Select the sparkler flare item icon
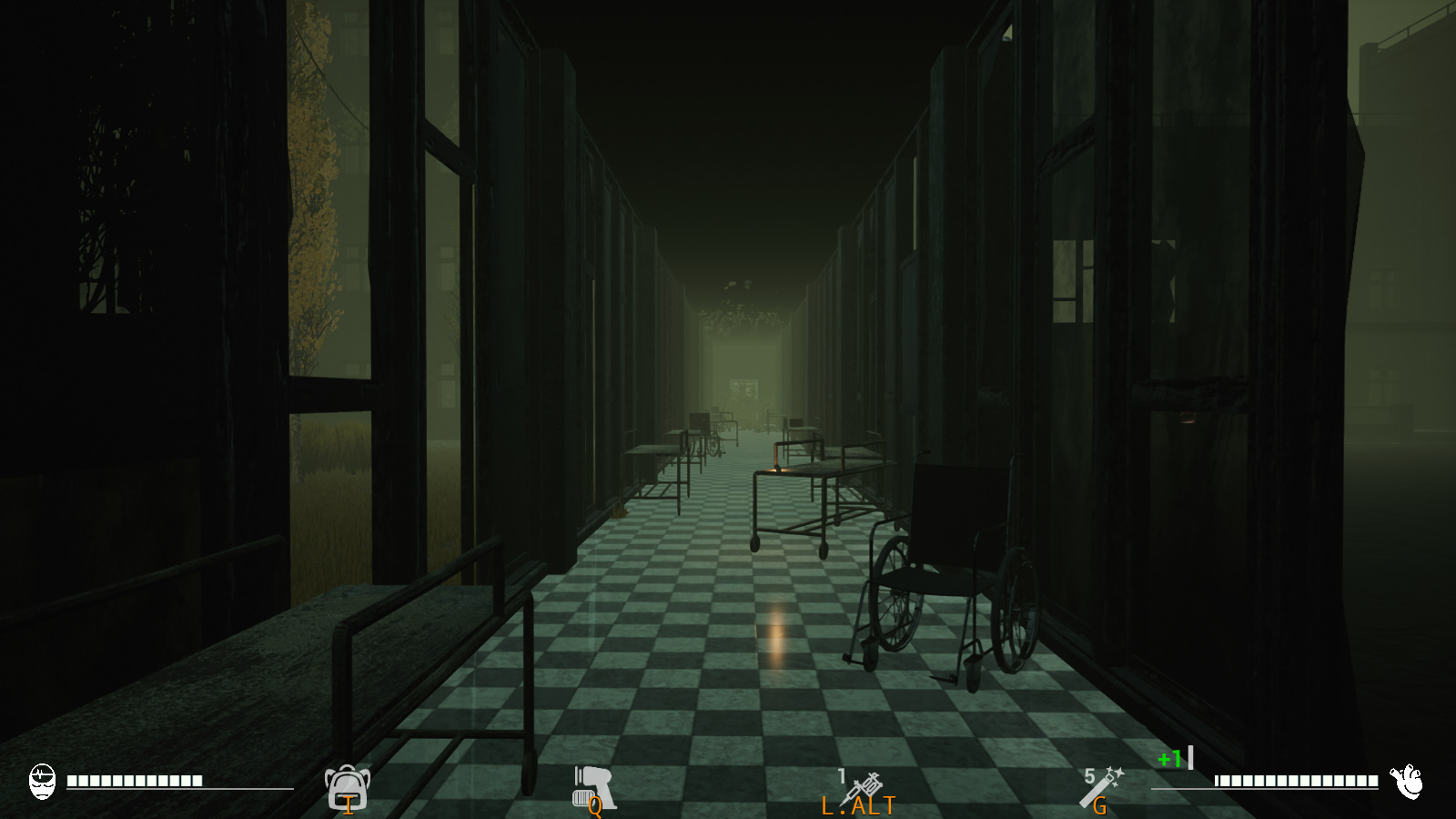 [1102, 785]
